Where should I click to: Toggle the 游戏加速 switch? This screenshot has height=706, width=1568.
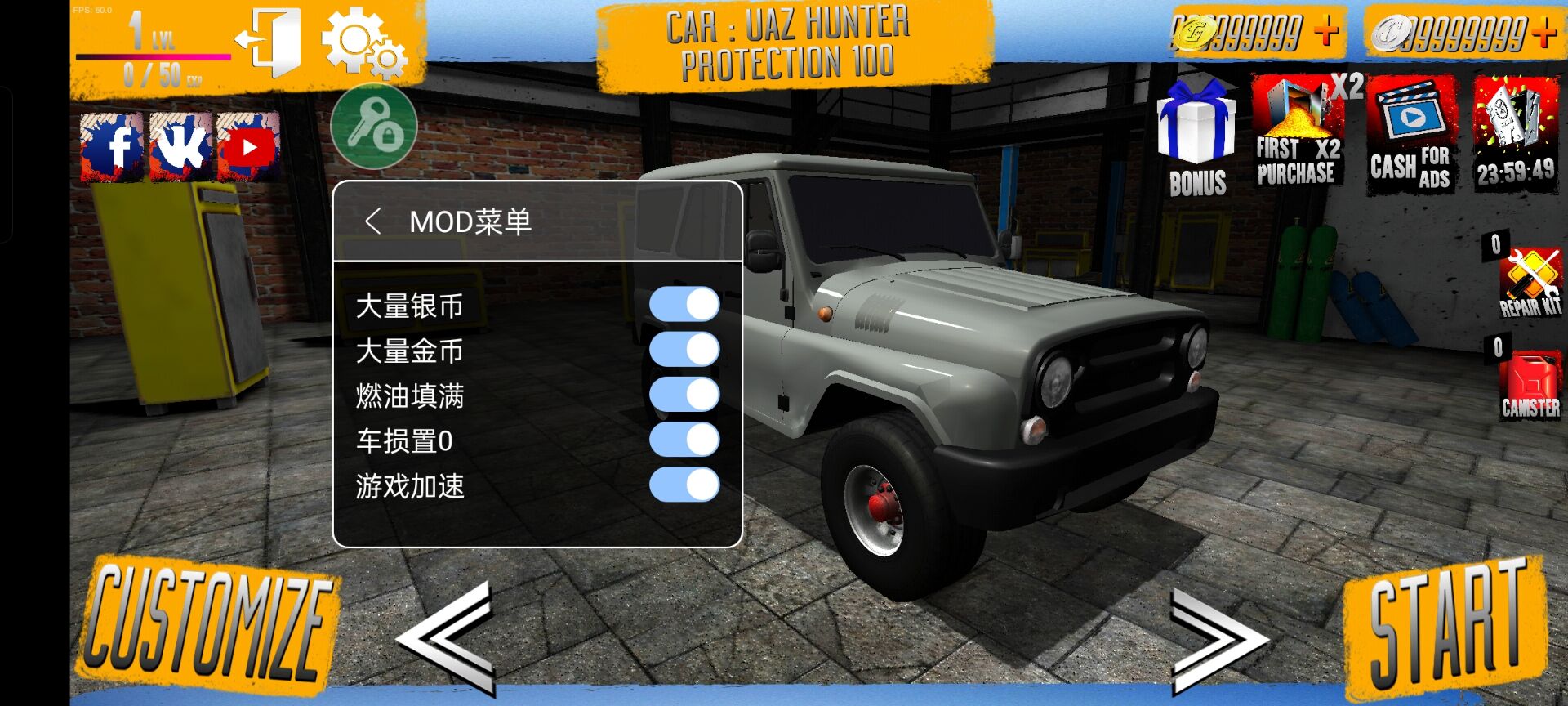684,485
